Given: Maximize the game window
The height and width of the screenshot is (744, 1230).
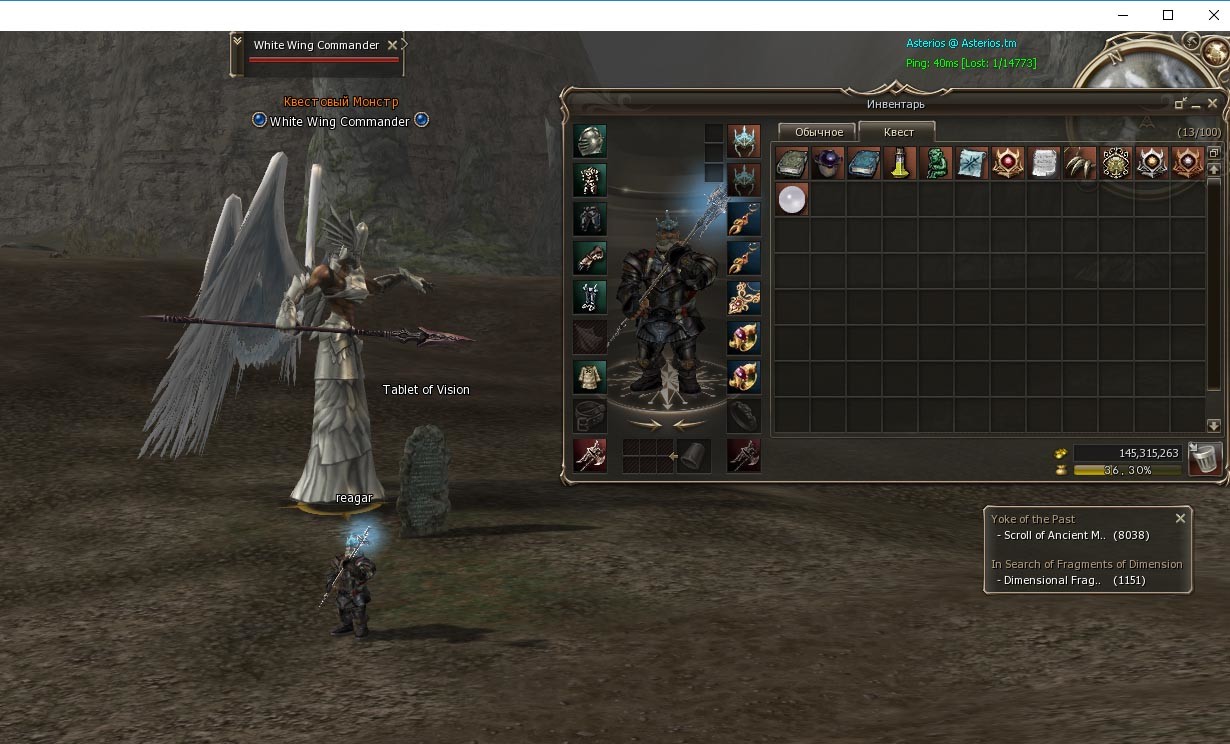Looking at the screenshot, I should tap(1168, 15).
